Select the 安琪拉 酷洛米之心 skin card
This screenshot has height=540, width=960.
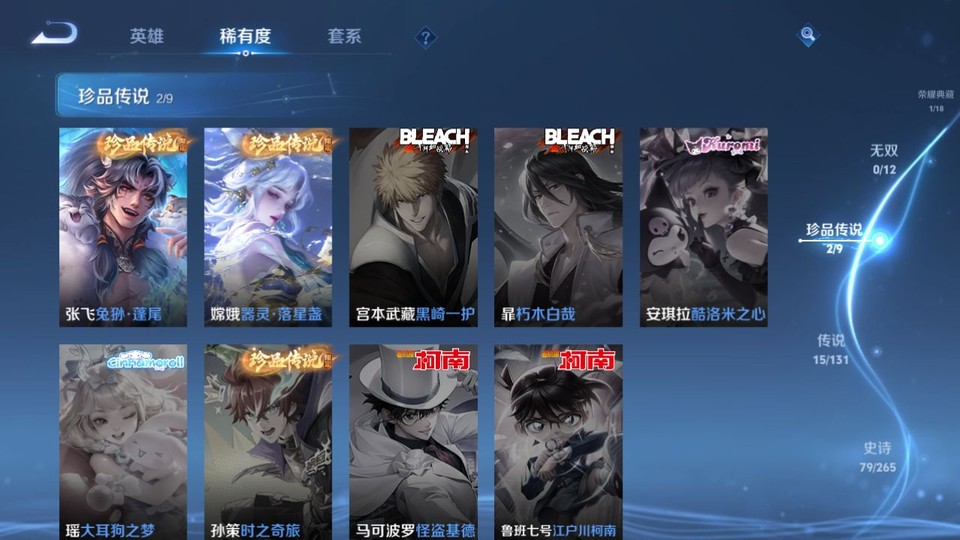coord(704,227)
